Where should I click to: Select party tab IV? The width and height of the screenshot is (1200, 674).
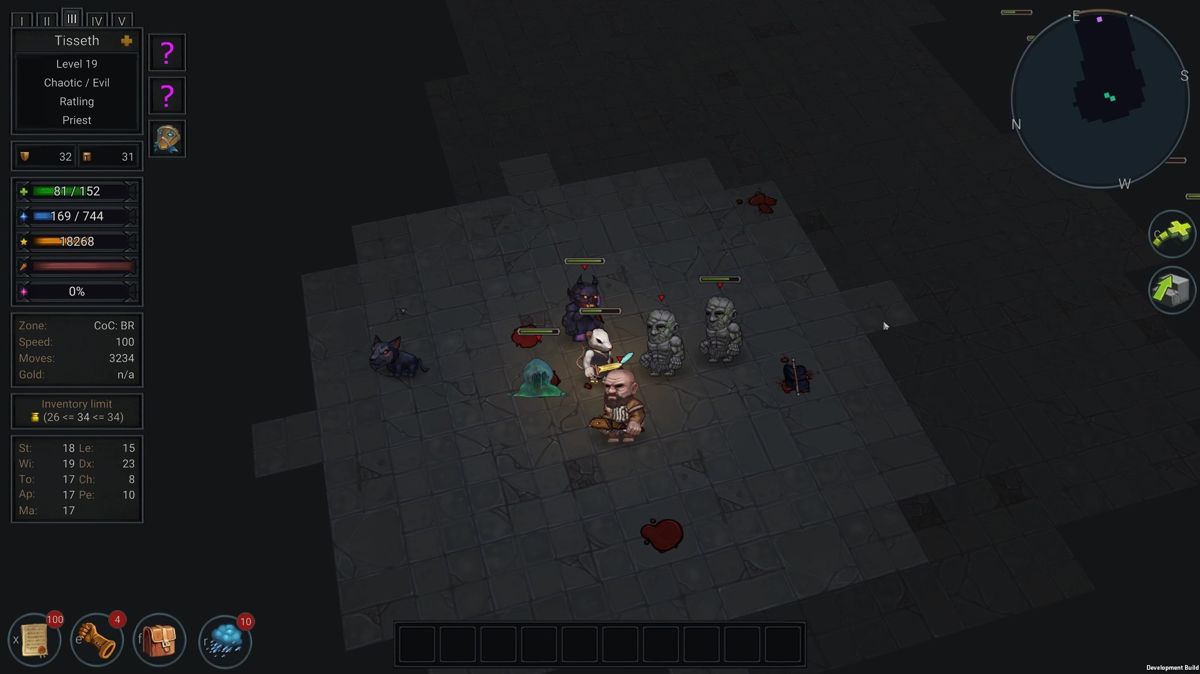97,21
